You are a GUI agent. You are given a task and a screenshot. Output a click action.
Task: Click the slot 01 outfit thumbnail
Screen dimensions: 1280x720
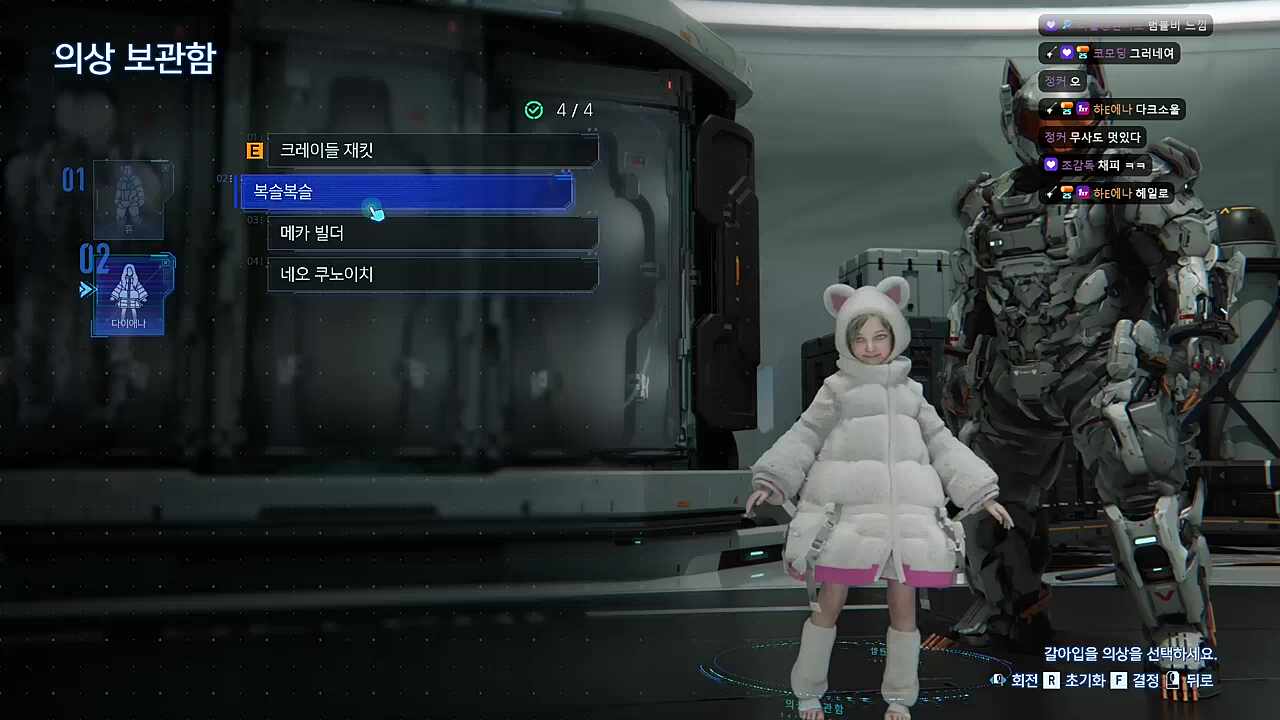click(x=131, y=200)
